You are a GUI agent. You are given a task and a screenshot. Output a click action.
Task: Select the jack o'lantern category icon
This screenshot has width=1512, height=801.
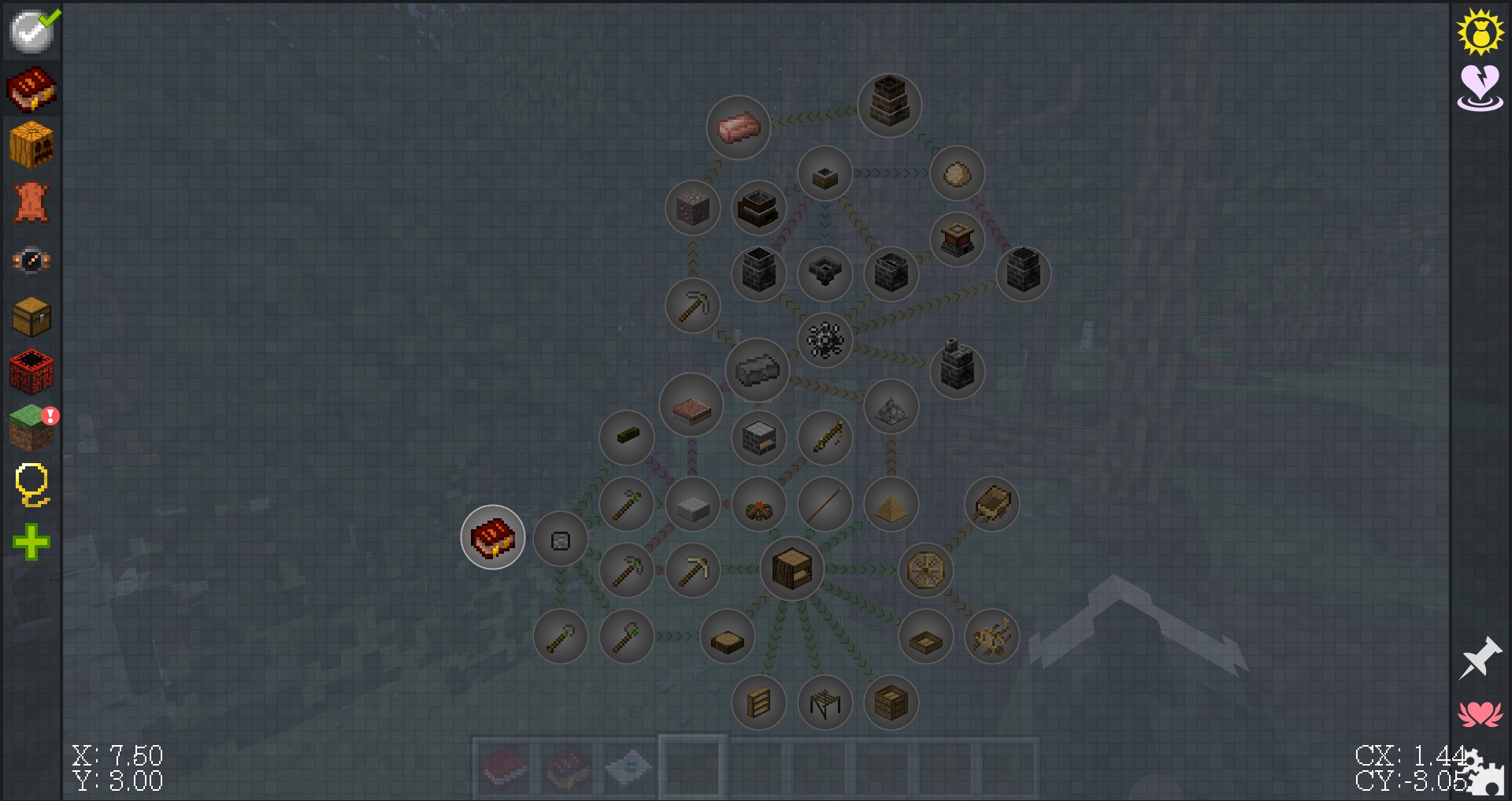coord(31,144)
